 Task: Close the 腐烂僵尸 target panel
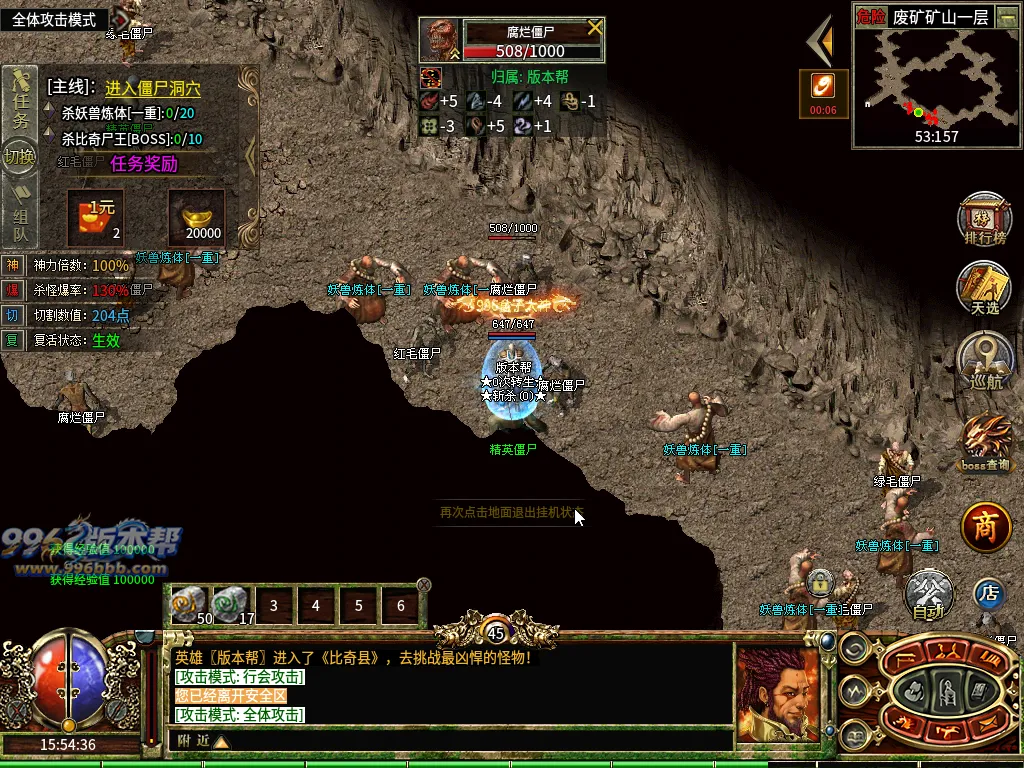pos(595,27)
